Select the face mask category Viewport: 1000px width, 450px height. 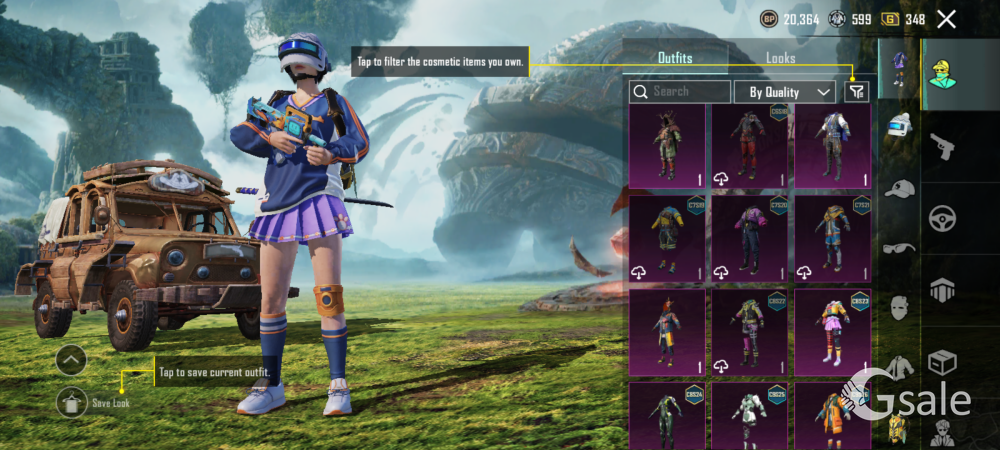899,306
